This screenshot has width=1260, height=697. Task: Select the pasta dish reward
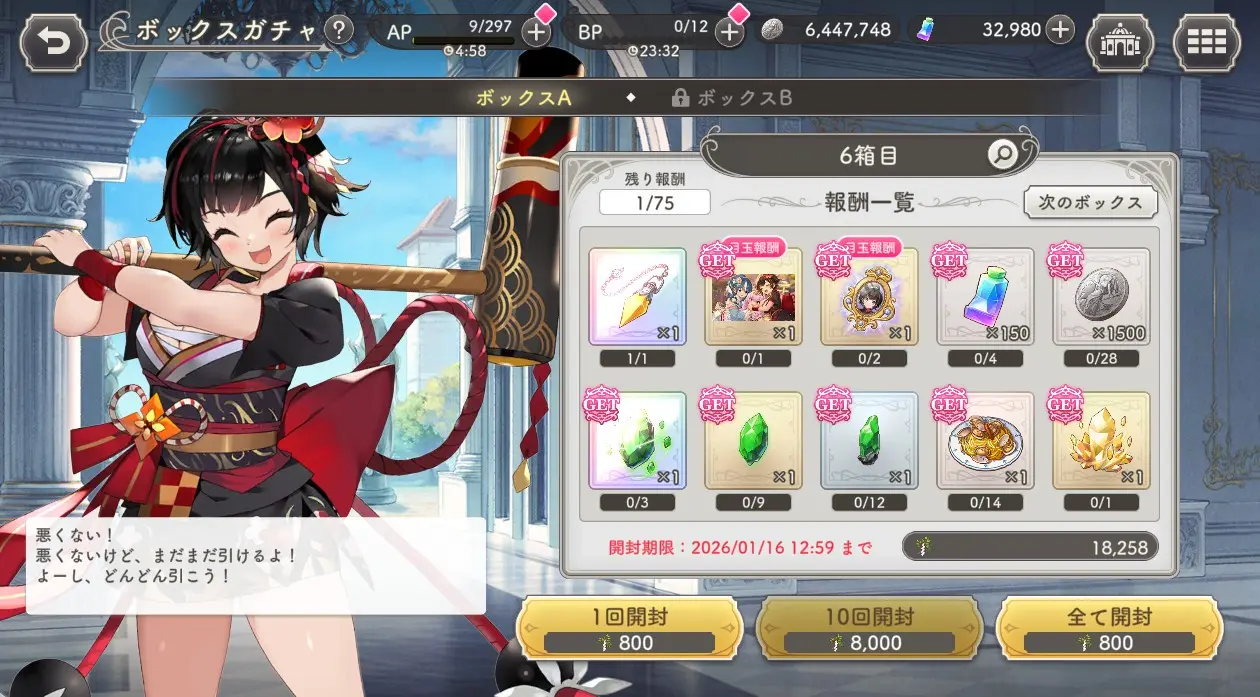click(x=985, y=440)
